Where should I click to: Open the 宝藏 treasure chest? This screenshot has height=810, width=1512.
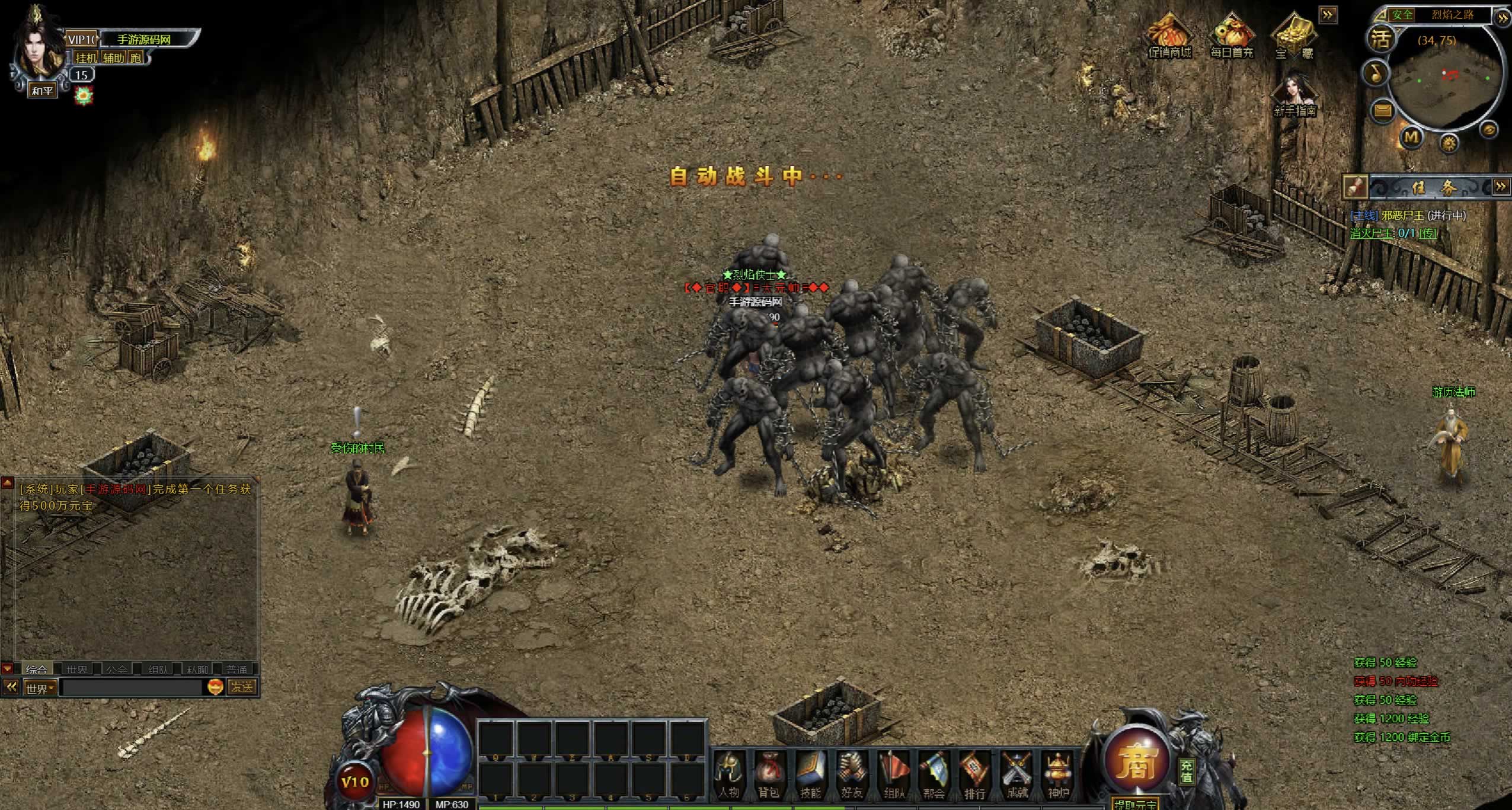tap(1294, 36)
